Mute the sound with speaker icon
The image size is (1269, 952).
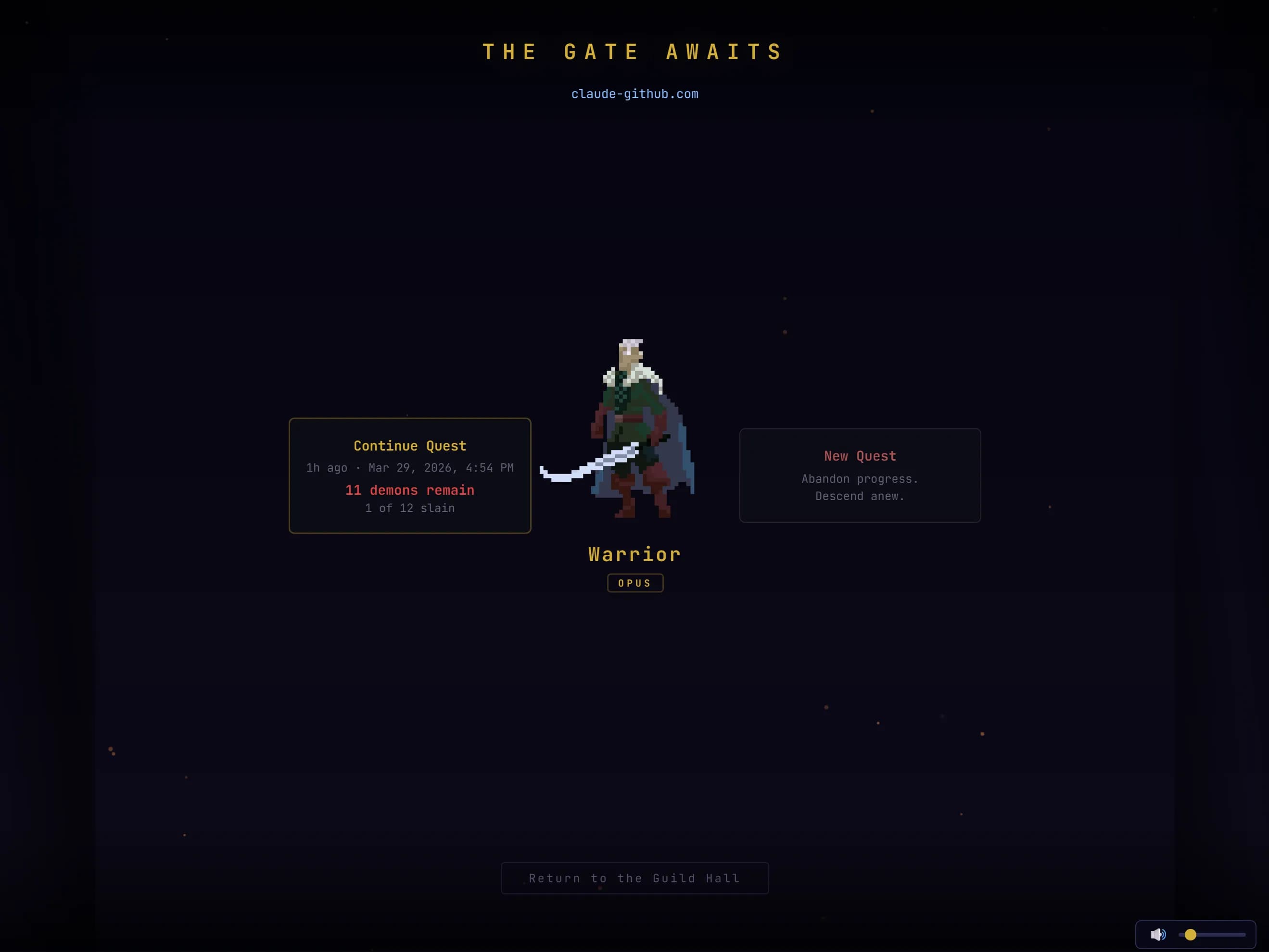tap(1157, 935)
